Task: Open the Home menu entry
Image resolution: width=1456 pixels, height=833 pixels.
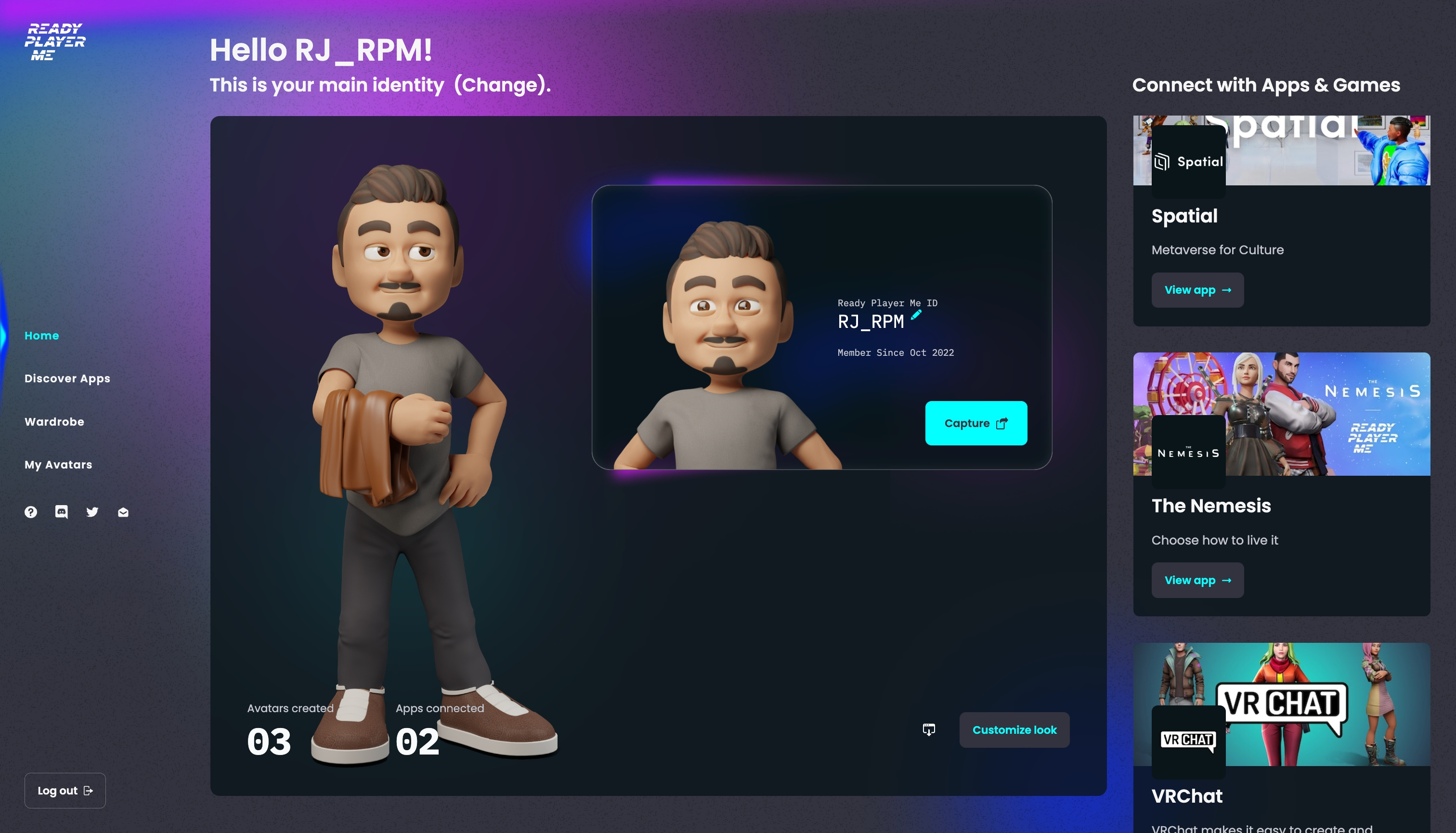Action: [x=42, y=335]
